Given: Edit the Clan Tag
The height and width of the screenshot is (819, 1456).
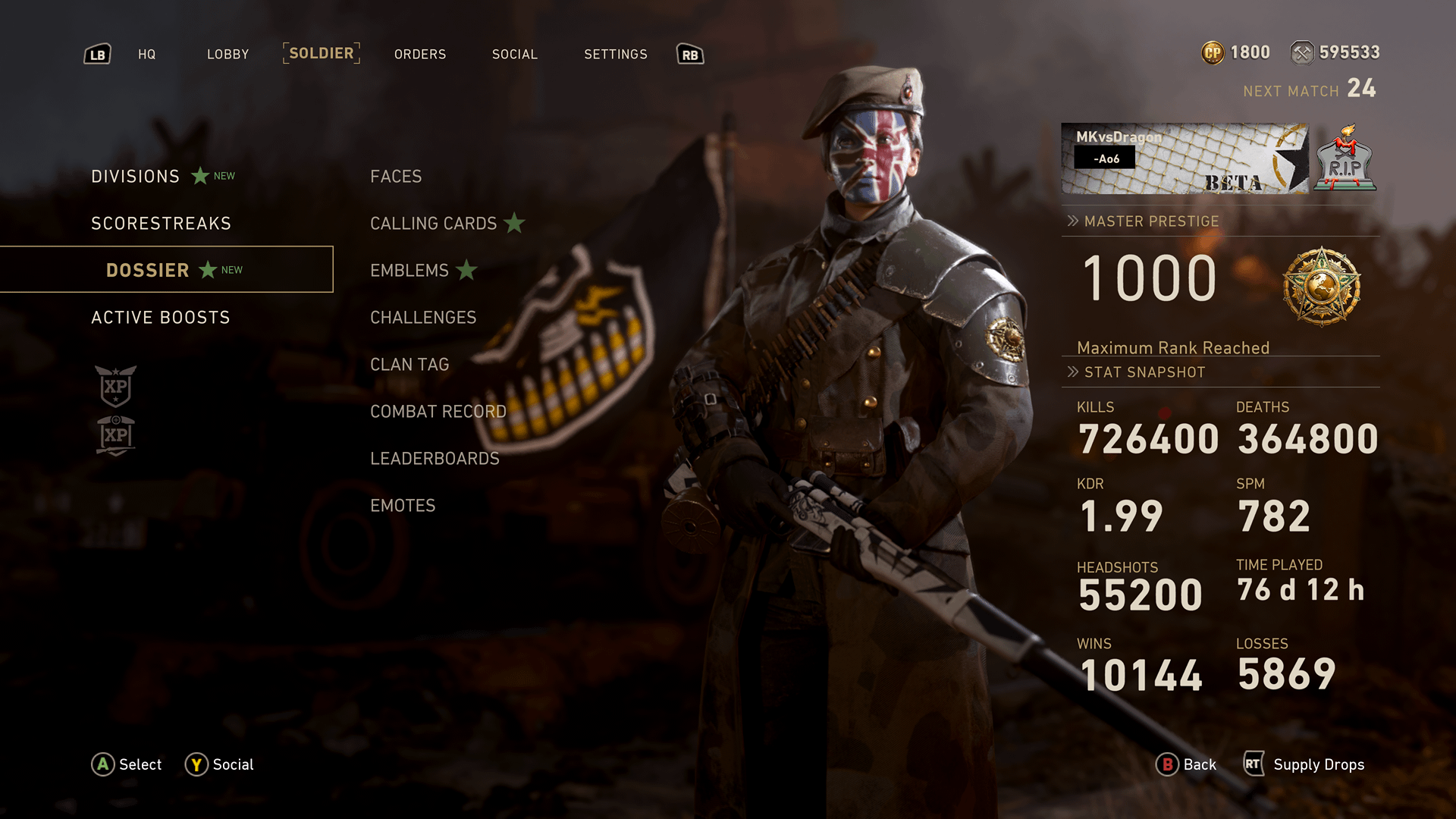Looking at the screenshot, I should click(x=409, y=365).
